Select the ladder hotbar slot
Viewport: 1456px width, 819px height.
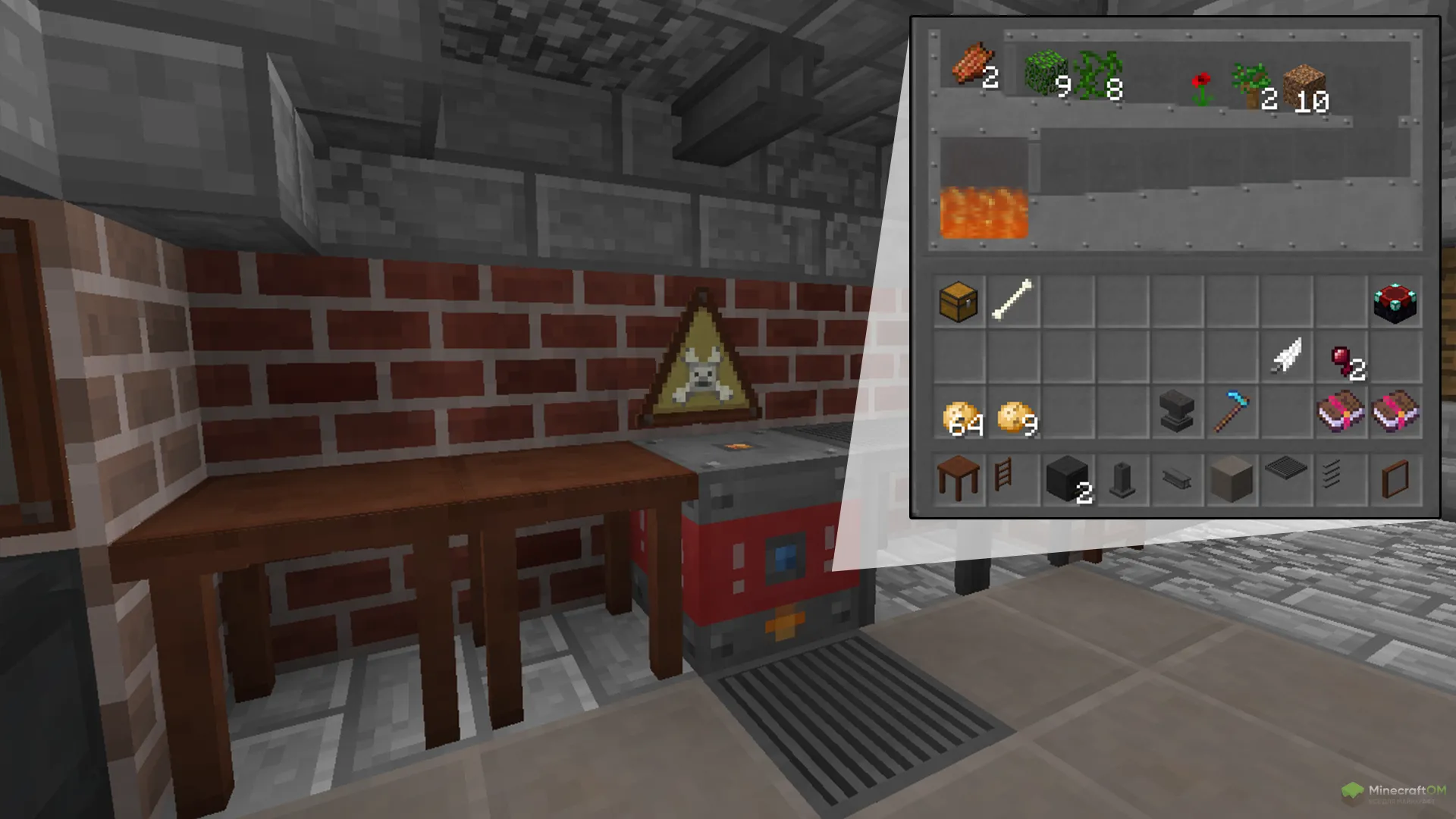[x=1003, y=476]
